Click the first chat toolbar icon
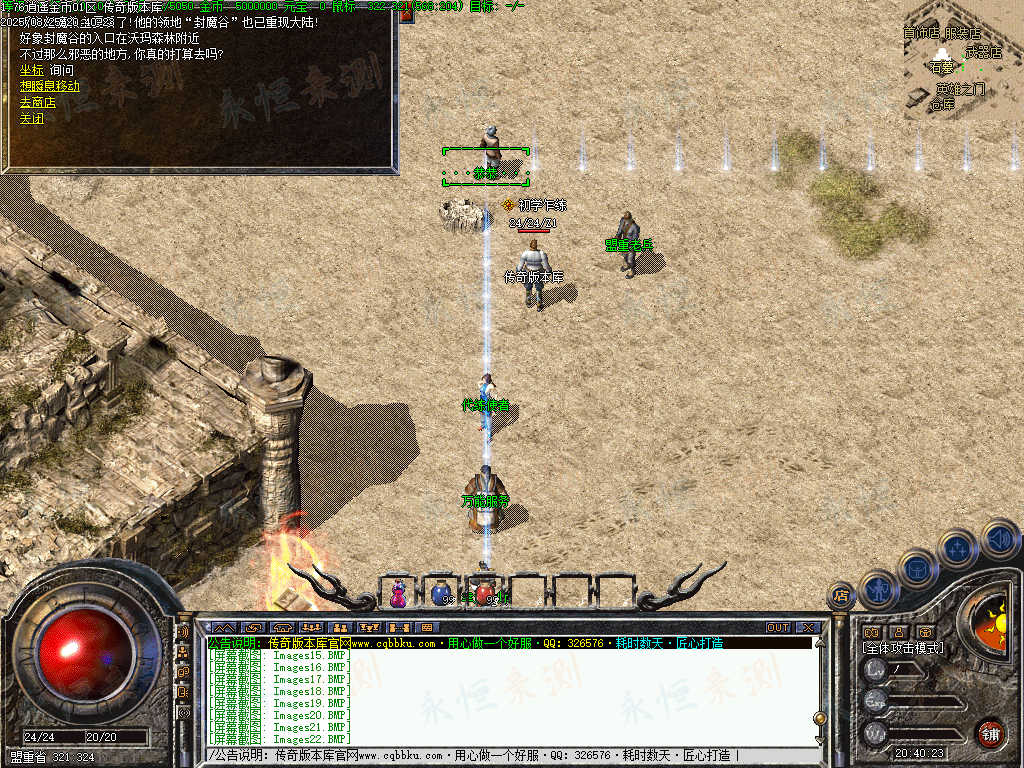This screenshot has height=768, width=1024. click(x=223, y=627)
